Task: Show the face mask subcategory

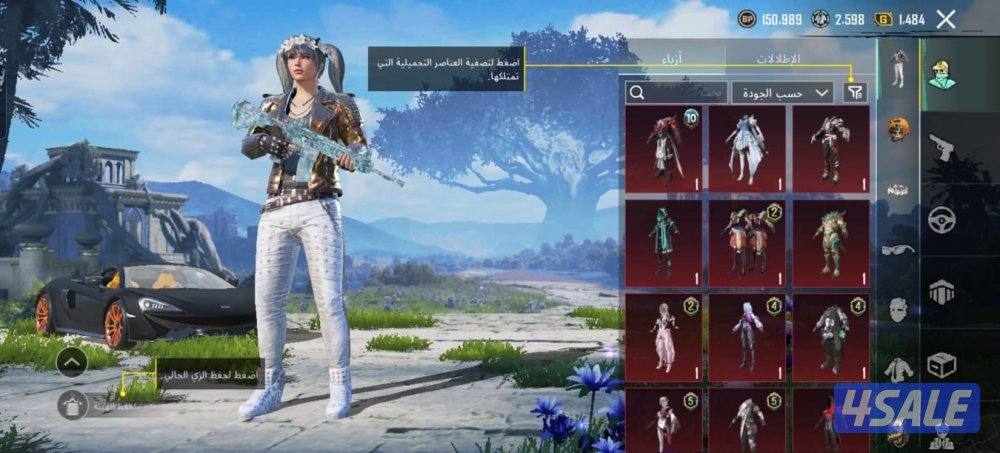Action: tap(898, 309)
